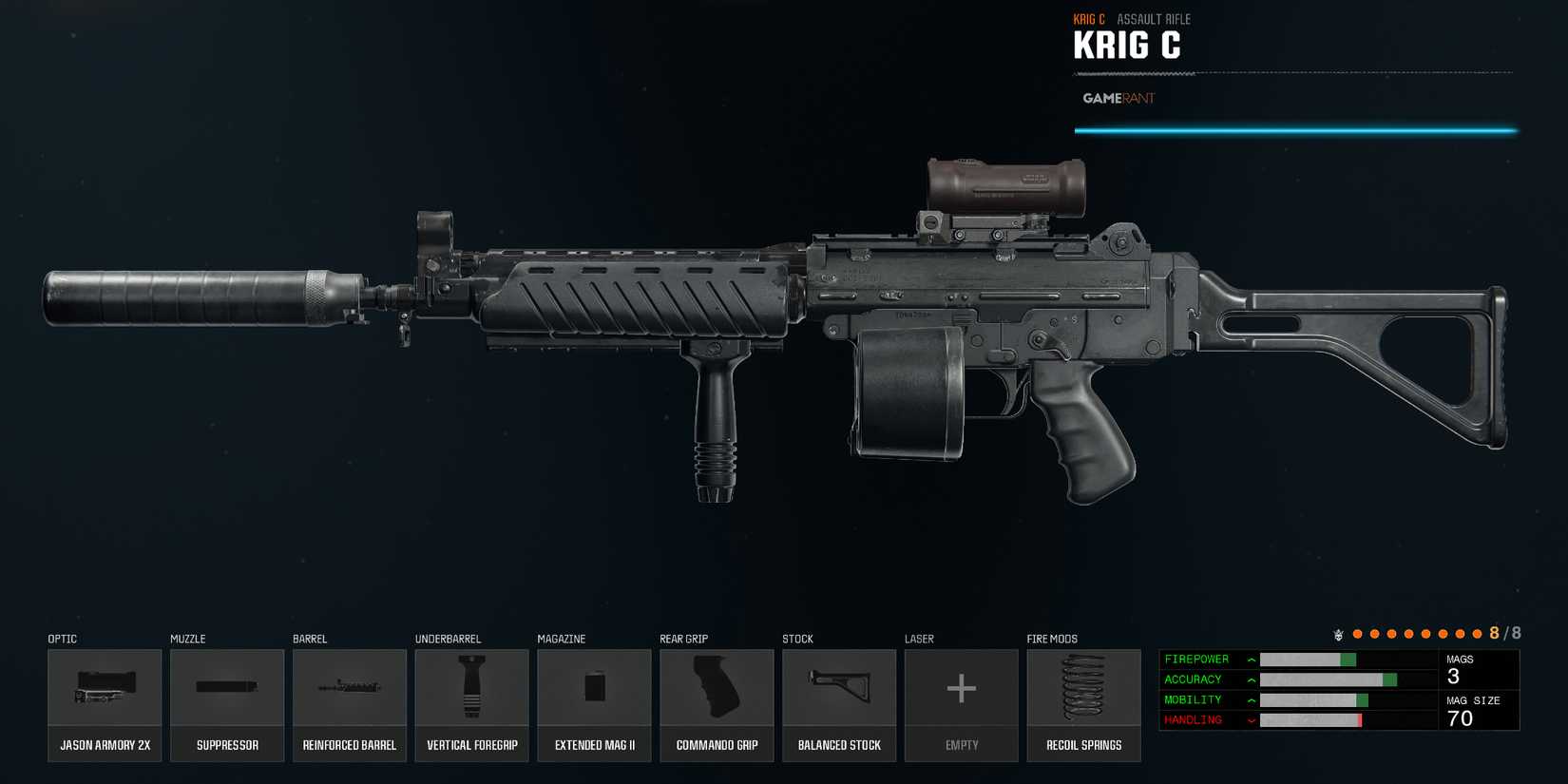Image resolution: width=1568 pixels, height=784 pixels.
Task: Click the skull rank icon near attachment dots
Action: click(1339, 632)
